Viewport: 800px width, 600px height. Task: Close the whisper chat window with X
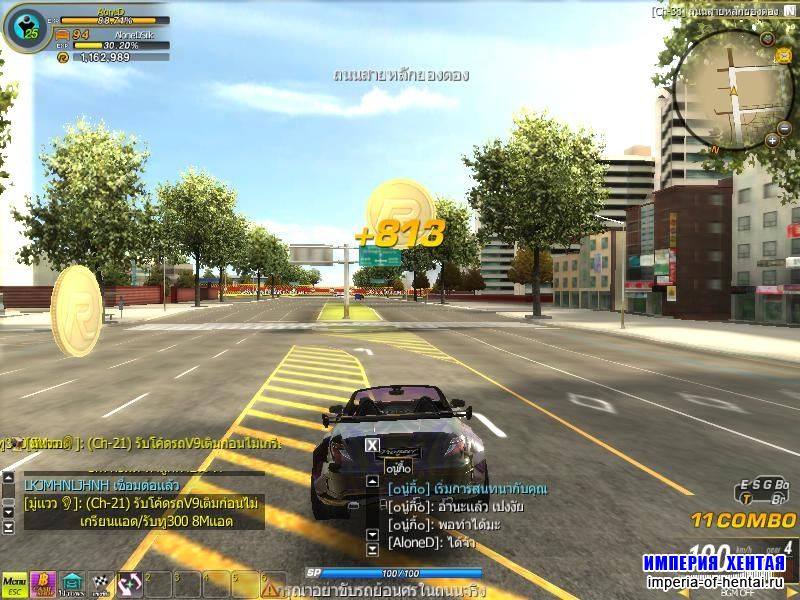(372, 446)
